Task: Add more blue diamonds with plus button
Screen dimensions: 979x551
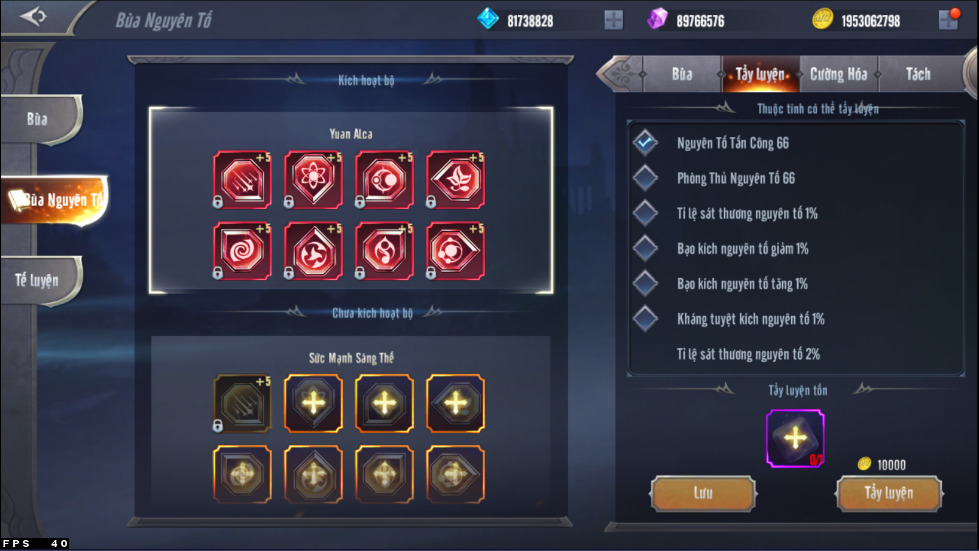Action: 614,20
